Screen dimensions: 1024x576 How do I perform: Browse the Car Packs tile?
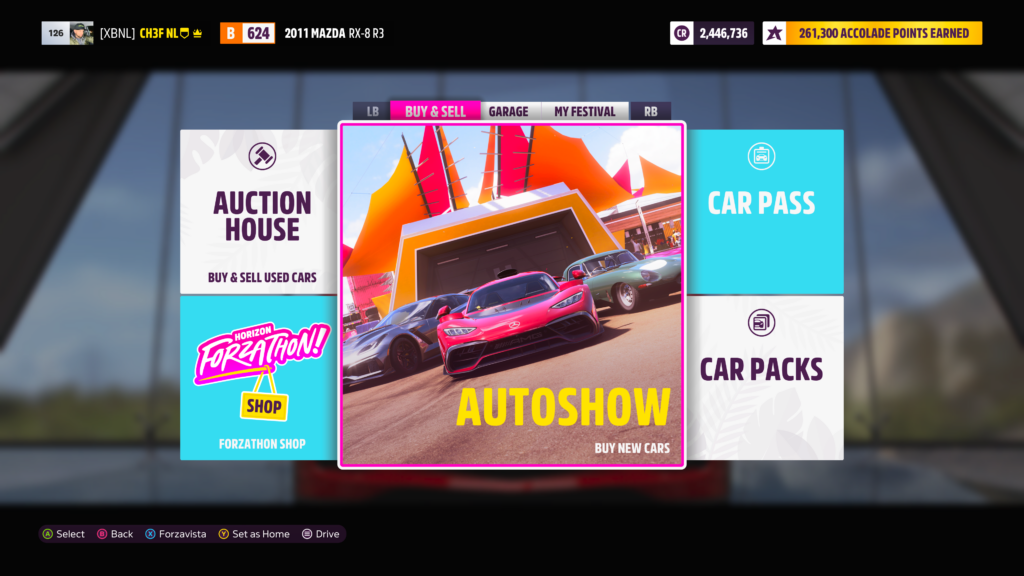click(764, 378)
